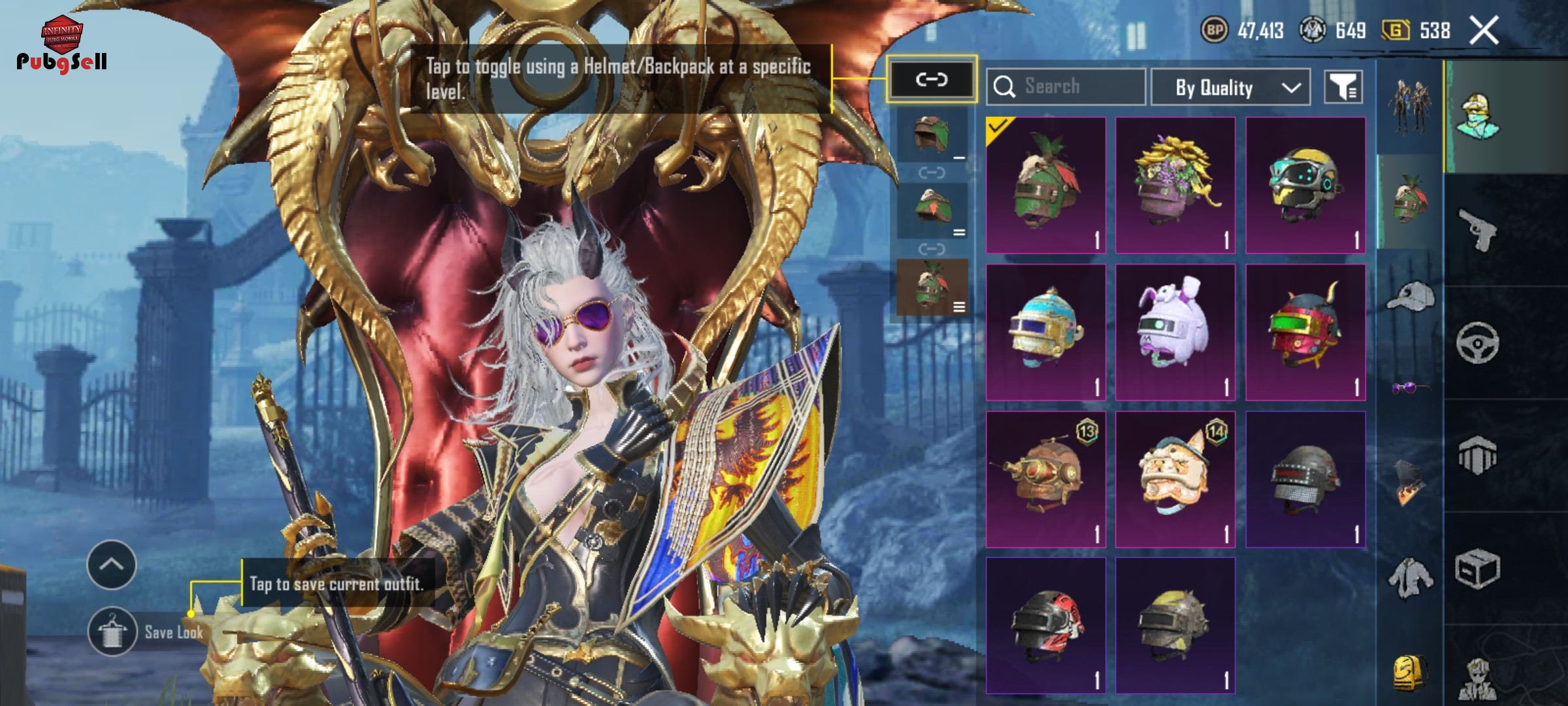Switch to the steering wheel vehicle category
This screenshot has height=706, width=1568.
coord(1477,343)
